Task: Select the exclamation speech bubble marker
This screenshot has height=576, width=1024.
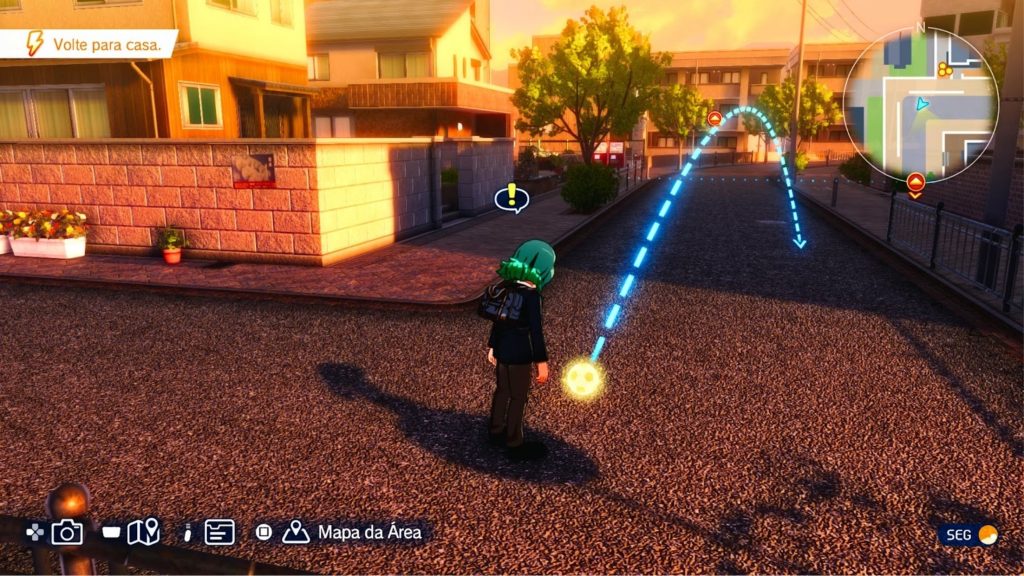Action: (x=512, y=197)
